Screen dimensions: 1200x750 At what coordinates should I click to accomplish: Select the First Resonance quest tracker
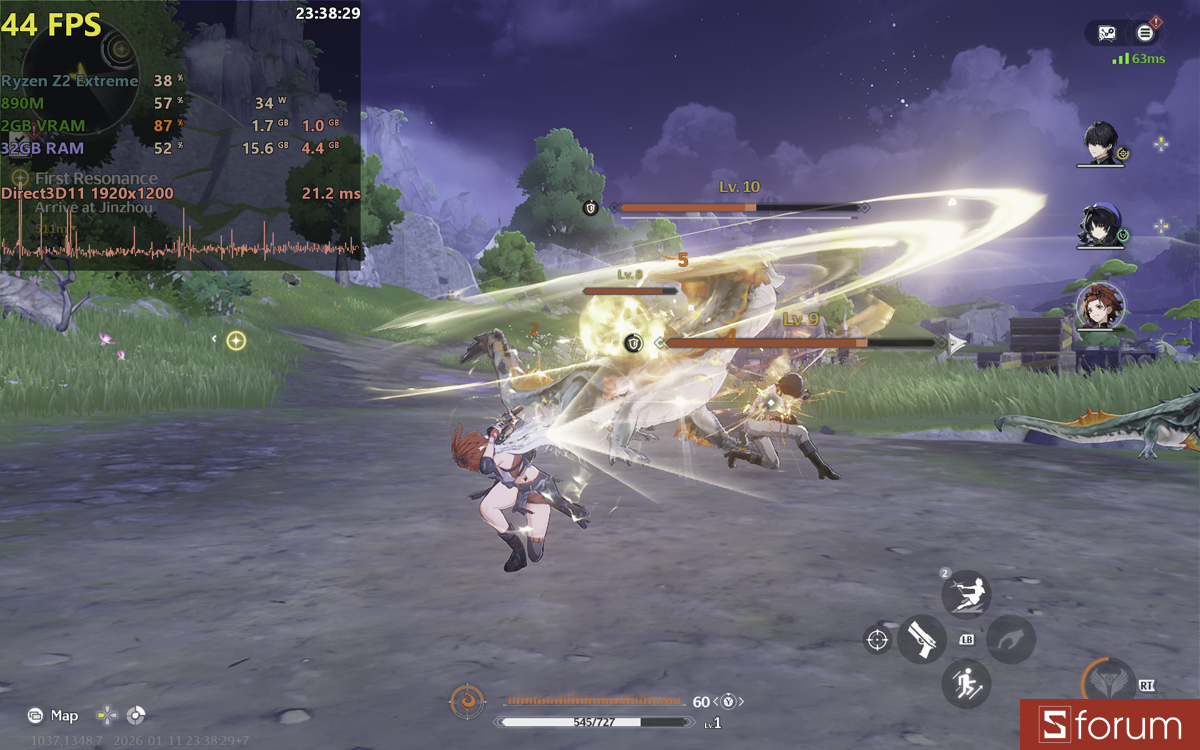(x=96, y=179)
